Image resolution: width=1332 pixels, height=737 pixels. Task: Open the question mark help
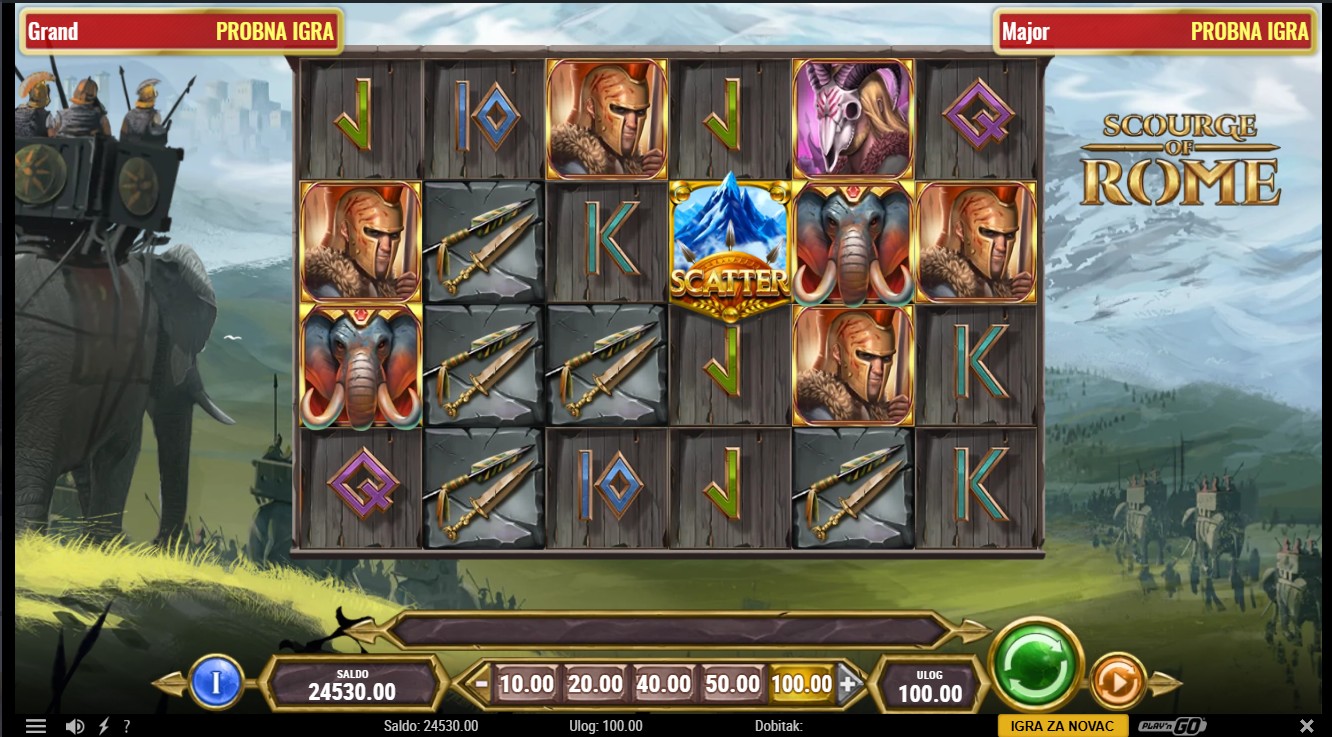tap(126, 726)
